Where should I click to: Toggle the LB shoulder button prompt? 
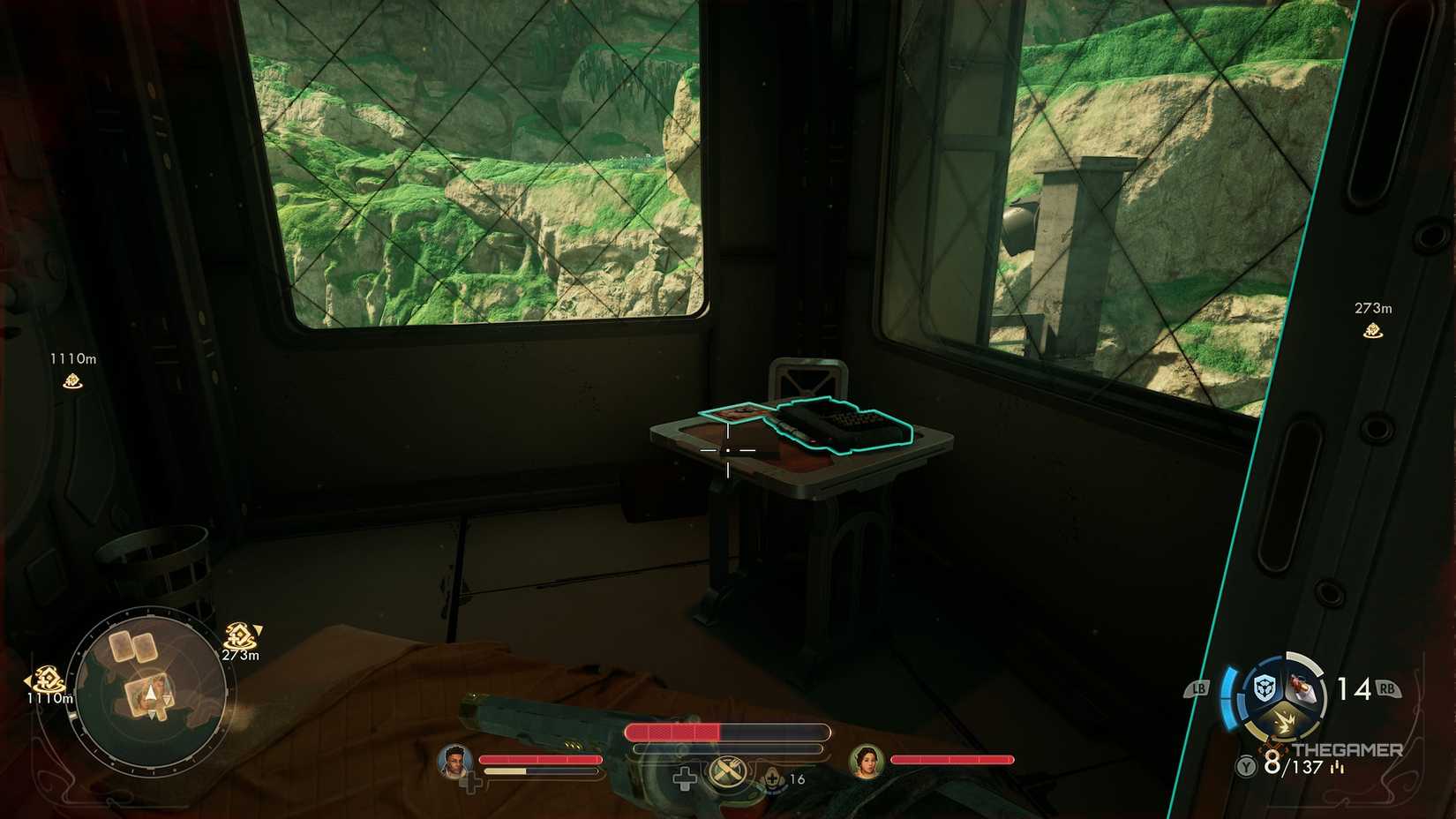(x=1199, y=688)
